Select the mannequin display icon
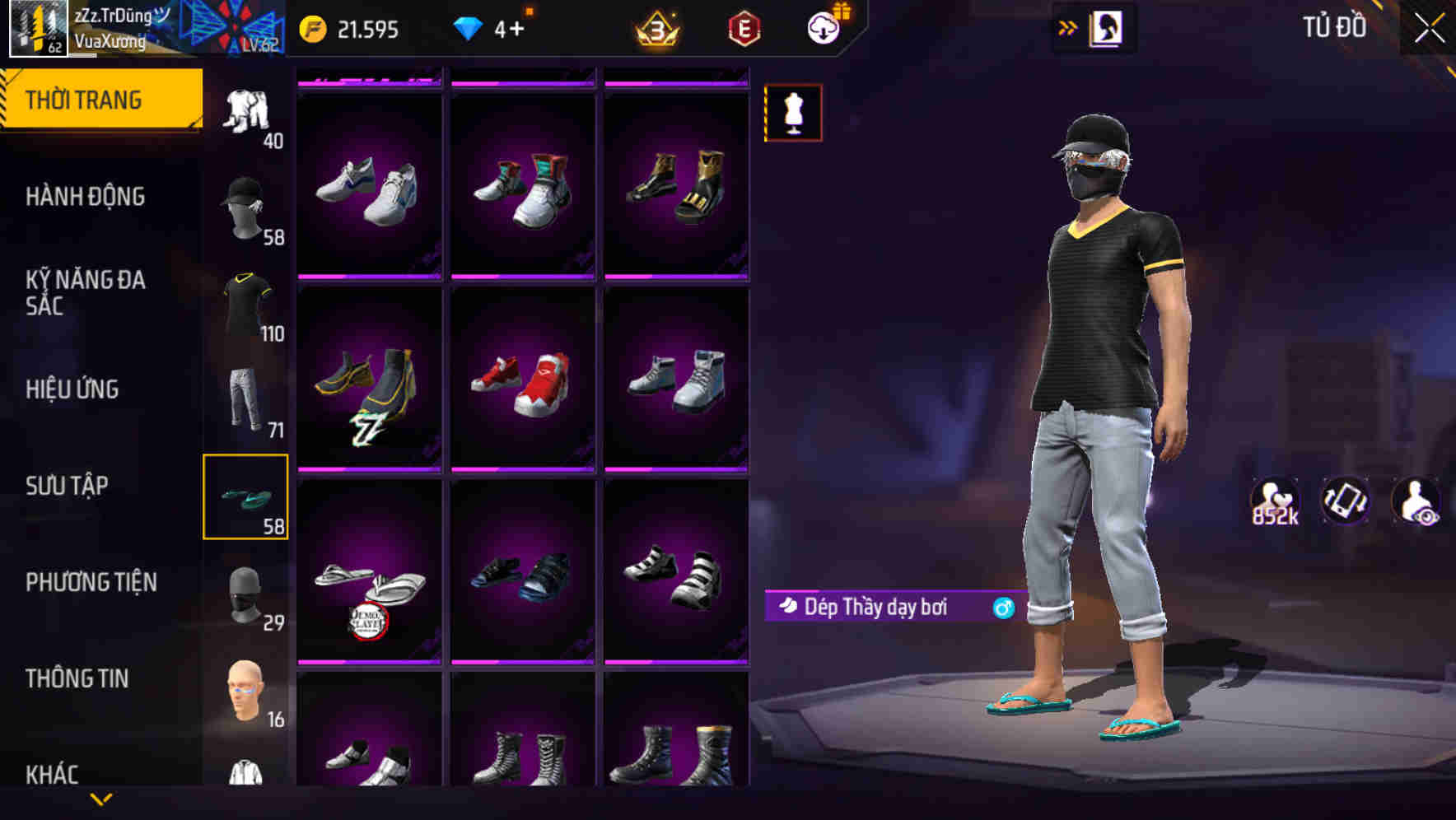 click(x=793, y=113)
